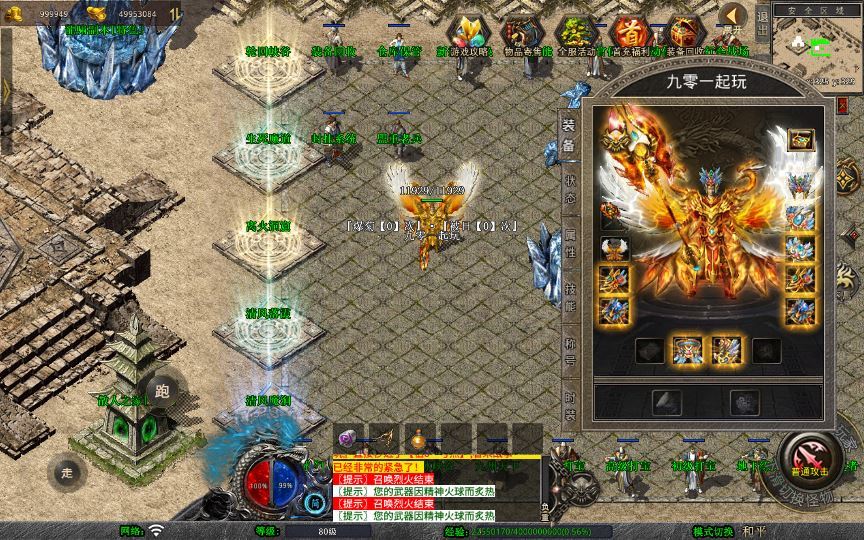Select the equipped helmet slot below the treasure chest
Viewport: 864px width, 540px height.
pos(799,185)
